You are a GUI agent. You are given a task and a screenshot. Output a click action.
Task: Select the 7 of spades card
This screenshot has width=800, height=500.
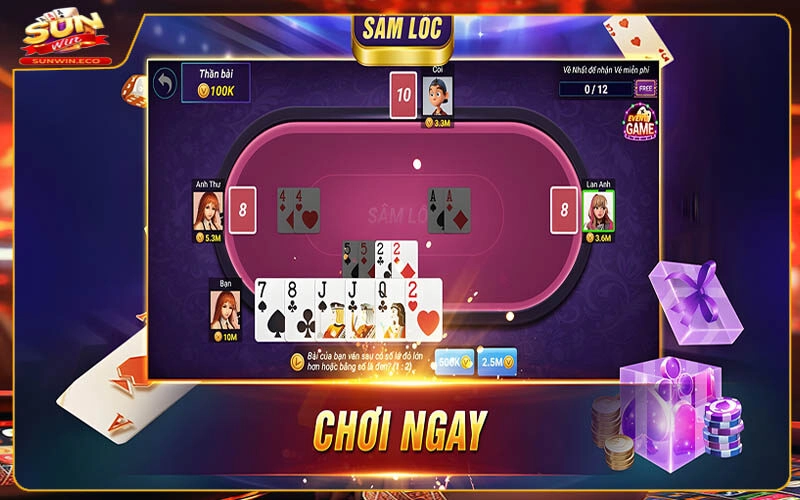point(270,310)
